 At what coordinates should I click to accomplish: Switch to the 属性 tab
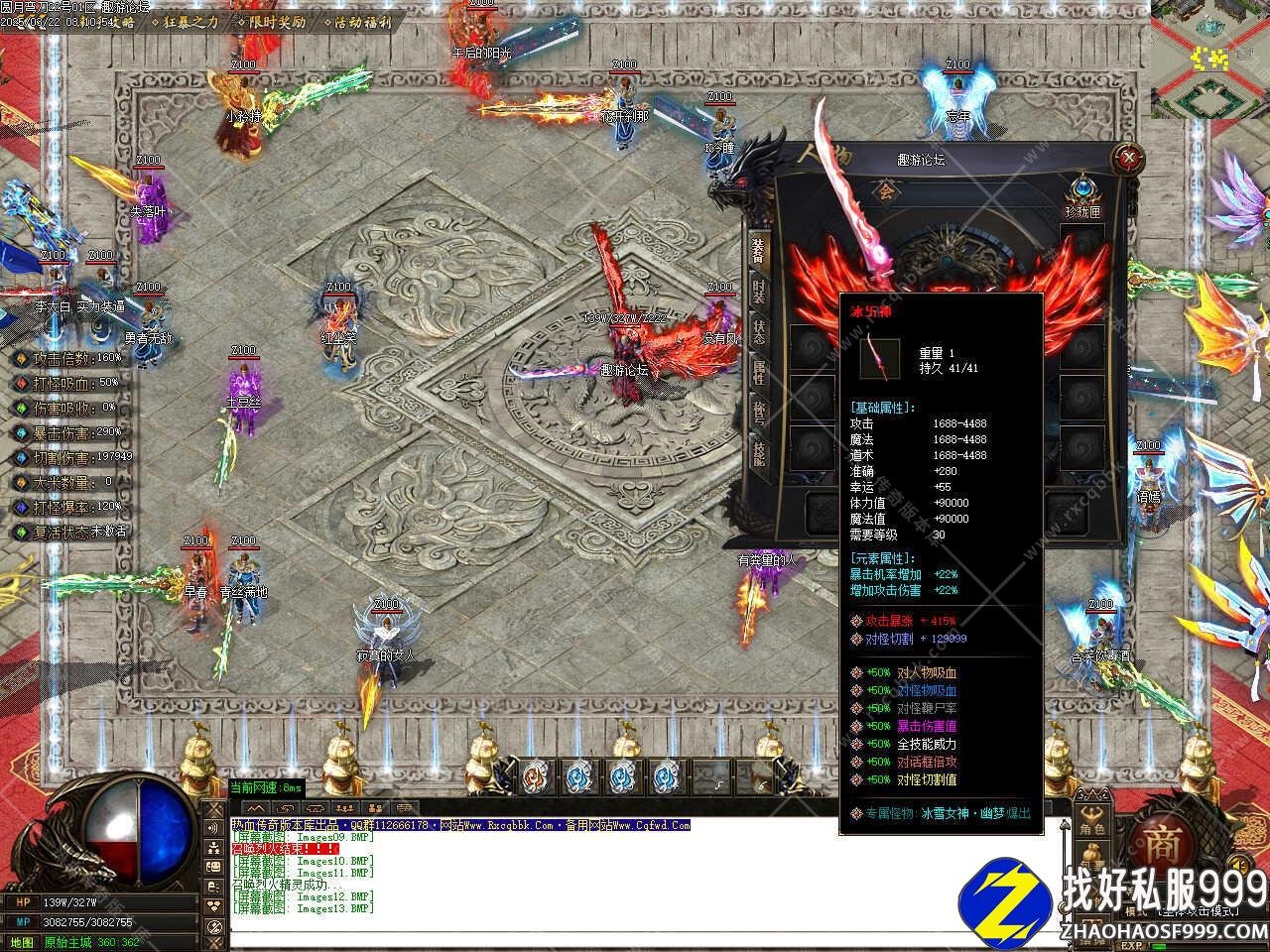pos(759,373)
